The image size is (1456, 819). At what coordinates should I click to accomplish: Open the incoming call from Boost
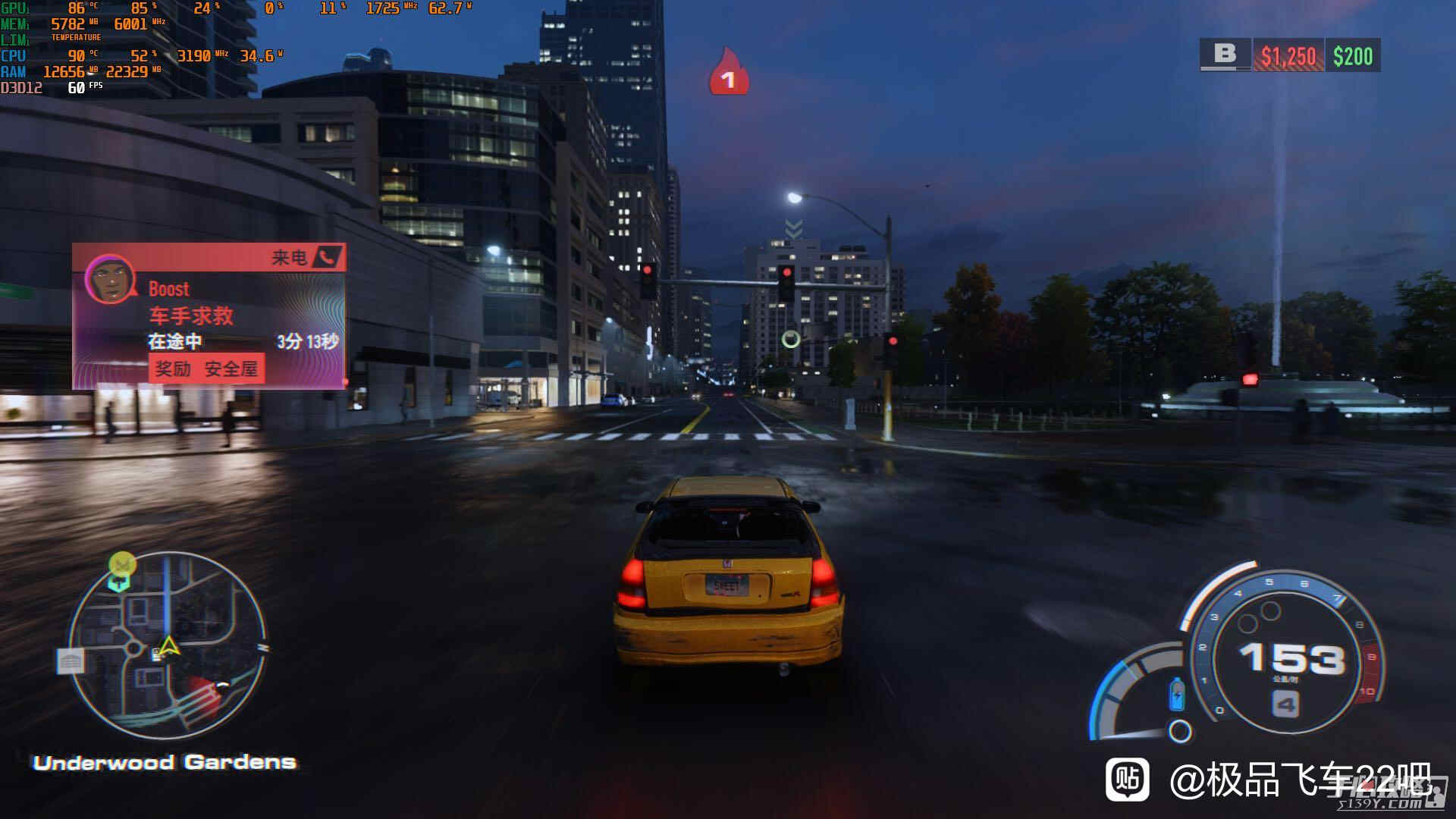pos(209,316)
